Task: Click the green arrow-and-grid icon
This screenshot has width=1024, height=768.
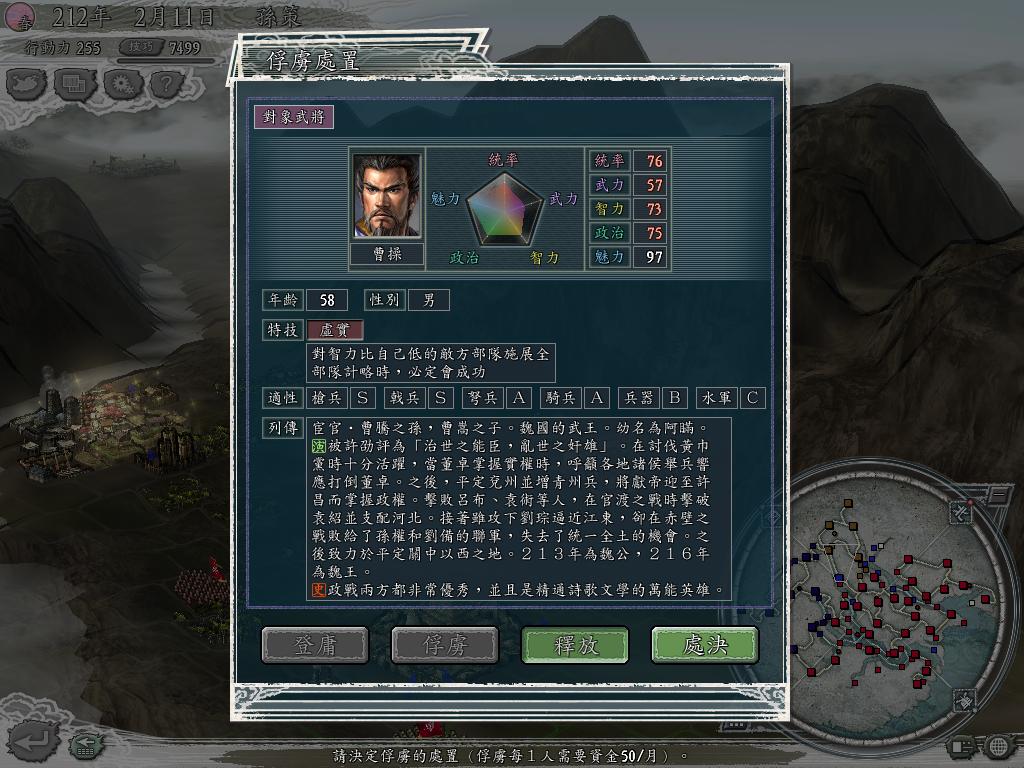Action: click(x=86, y=743)
